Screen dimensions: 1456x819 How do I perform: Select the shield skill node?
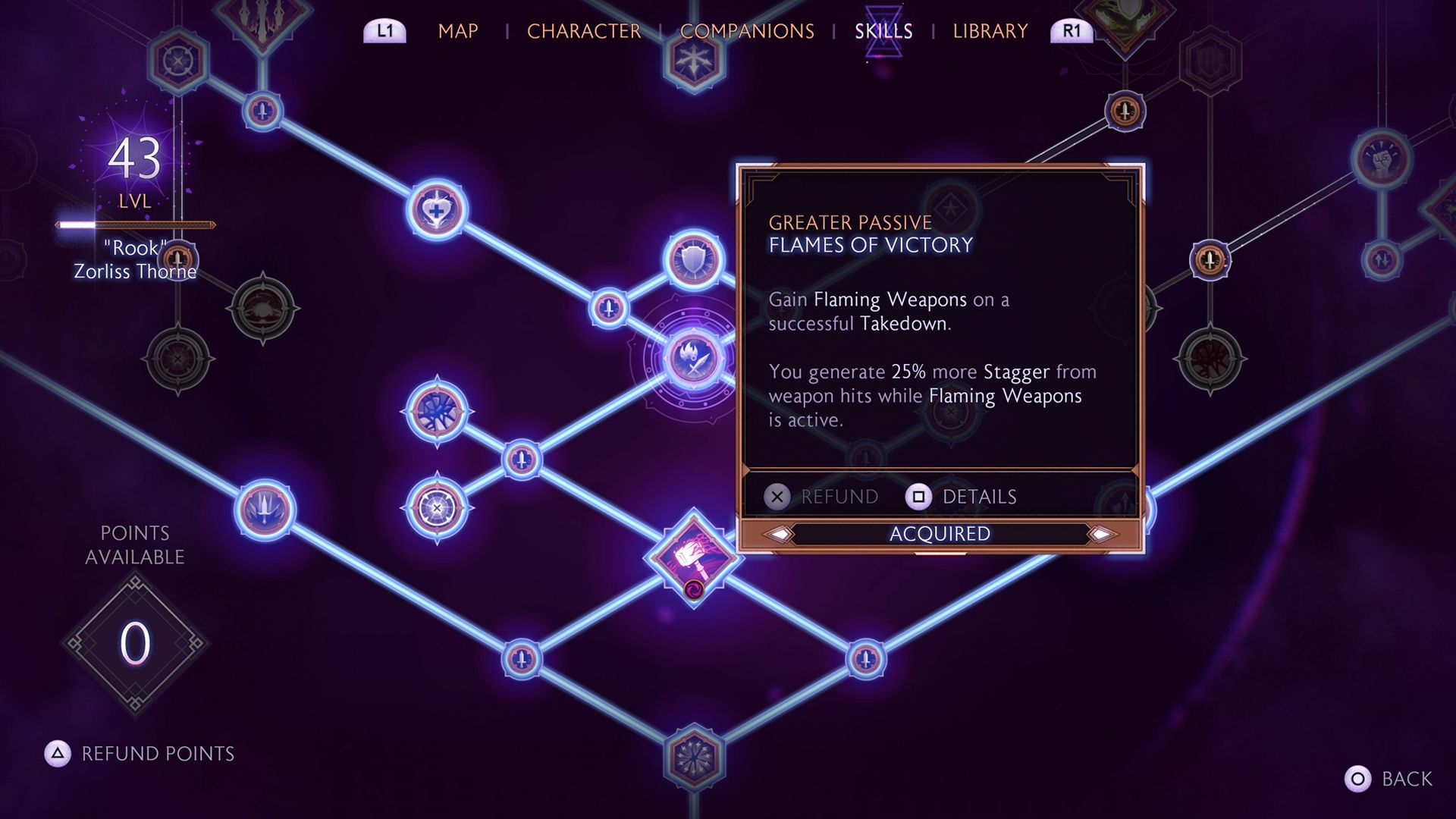tap(693, 260)
